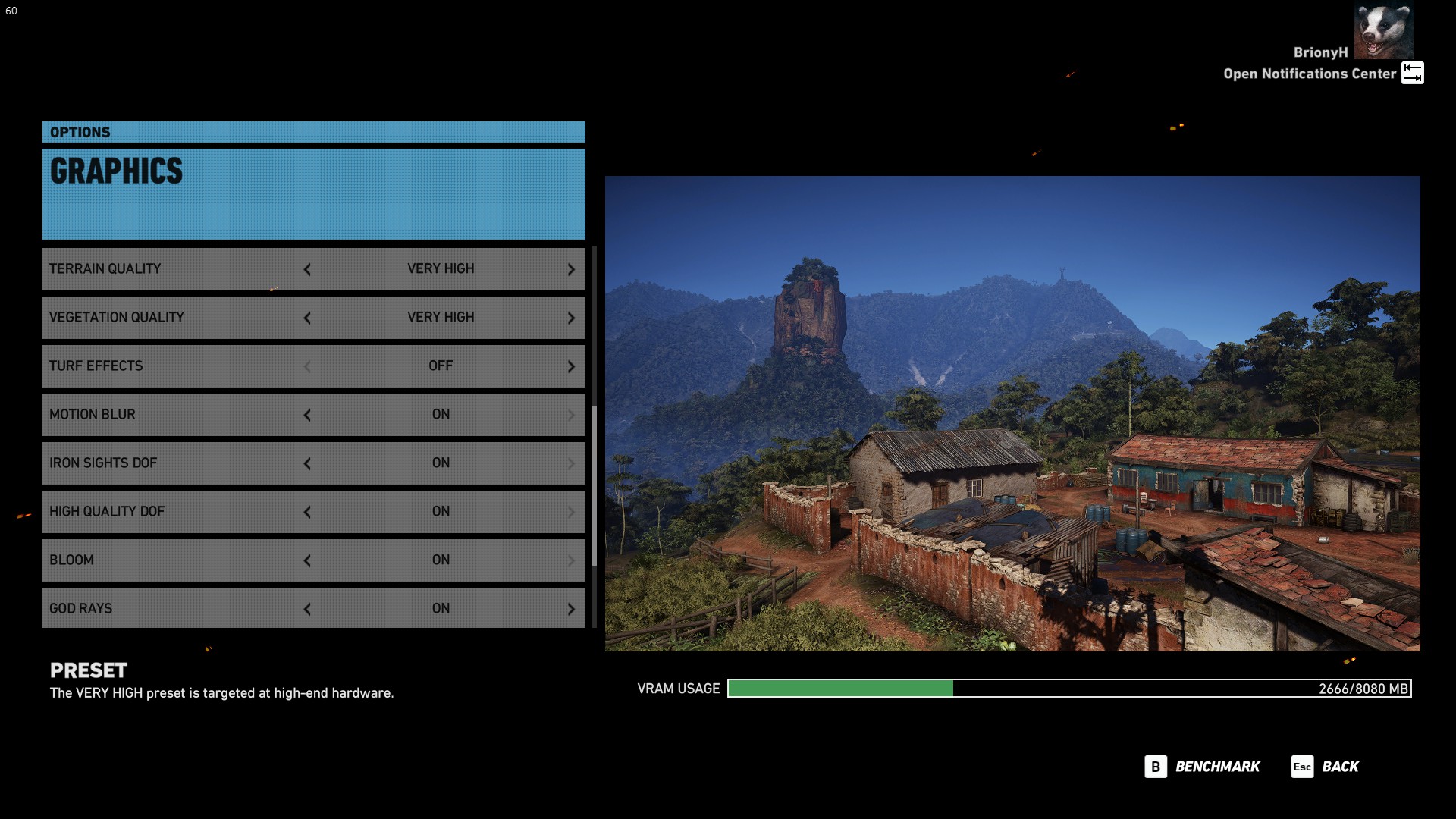
Task: Click BrionyH's badger profile avatar
Action: point(1383,30)
